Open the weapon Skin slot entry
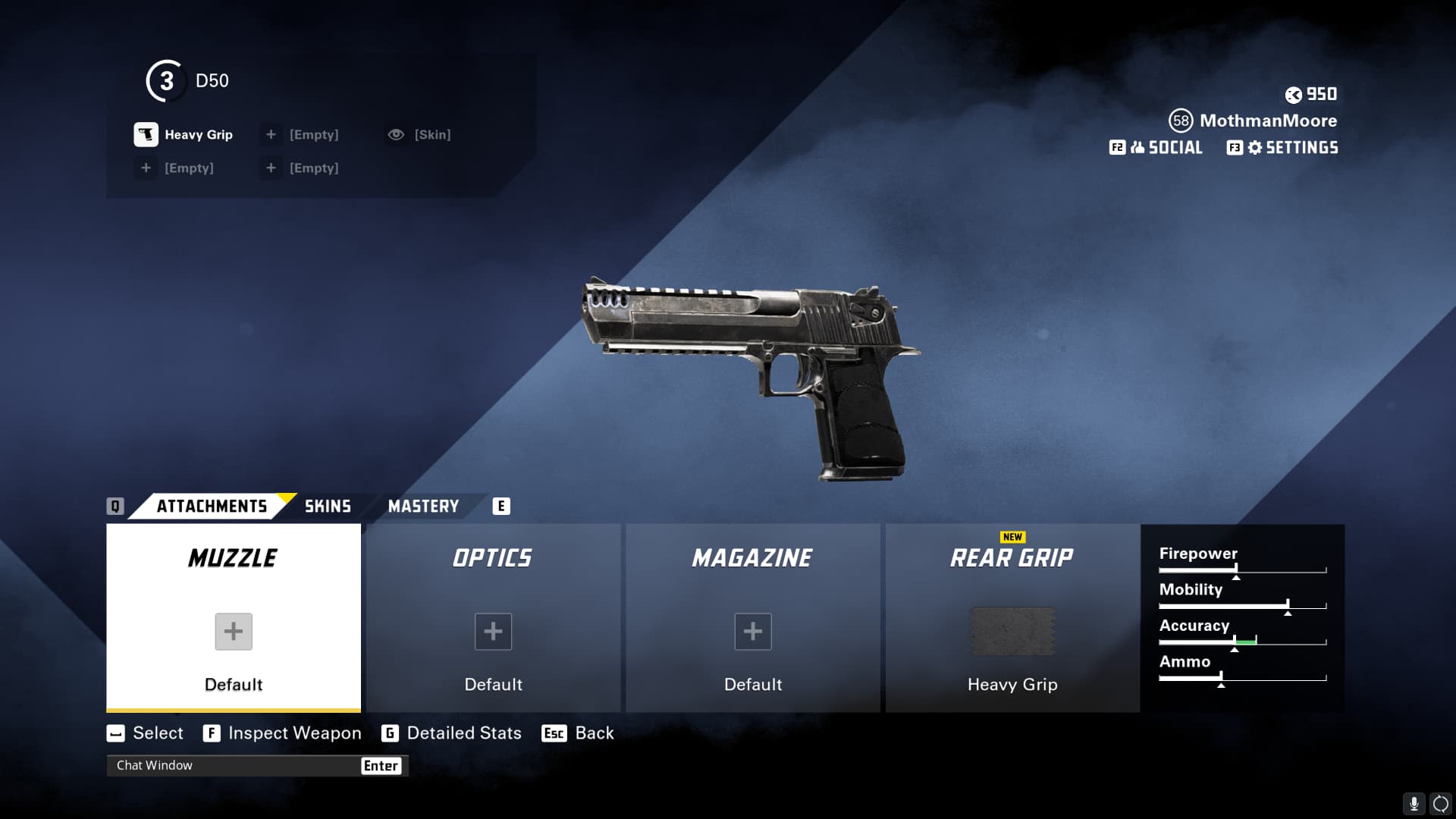1456x819 pixels. pos(421,135)
